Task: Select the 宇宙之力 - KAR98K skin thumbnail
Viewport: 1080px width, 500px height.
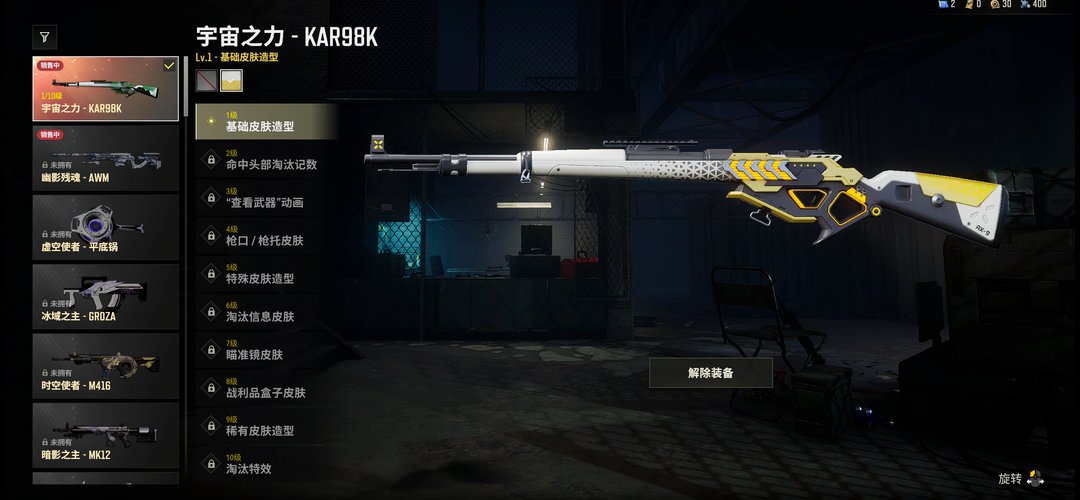Action: coord(105,88)
